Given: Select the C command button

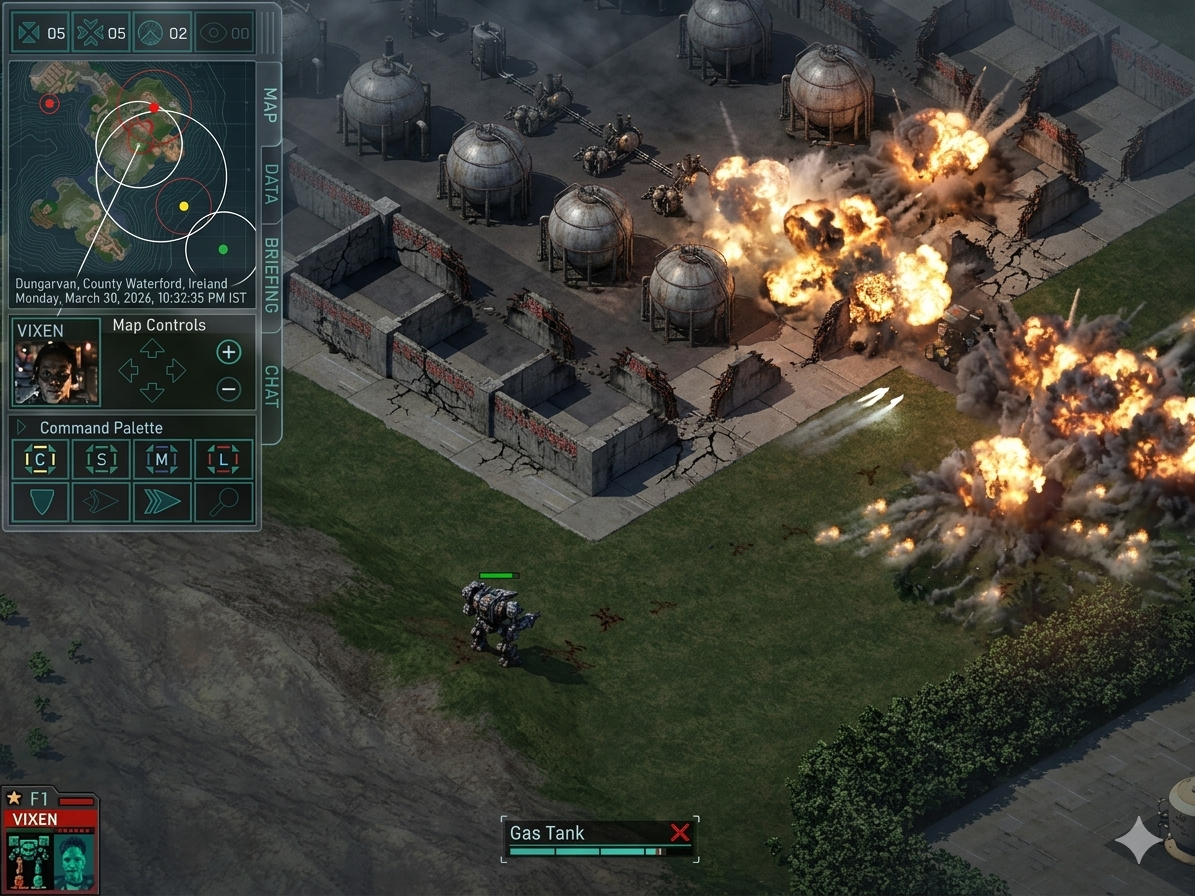Looking at the screenshot, I should point(41,460).
